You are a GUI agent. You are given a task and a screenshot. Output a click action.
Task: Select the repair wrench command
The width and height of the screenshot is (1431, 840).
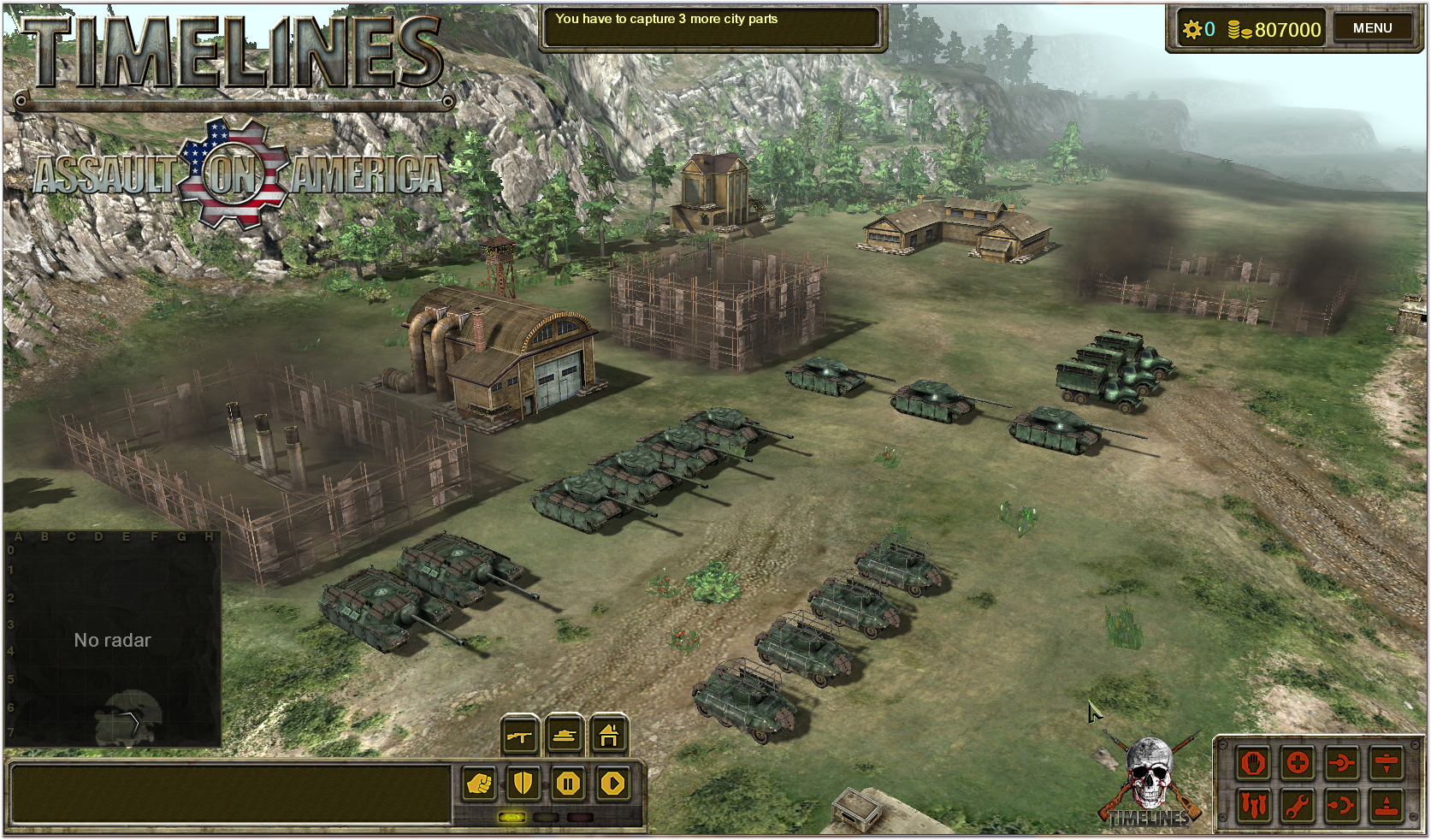pyautogui.click(x=1298, y=804)
